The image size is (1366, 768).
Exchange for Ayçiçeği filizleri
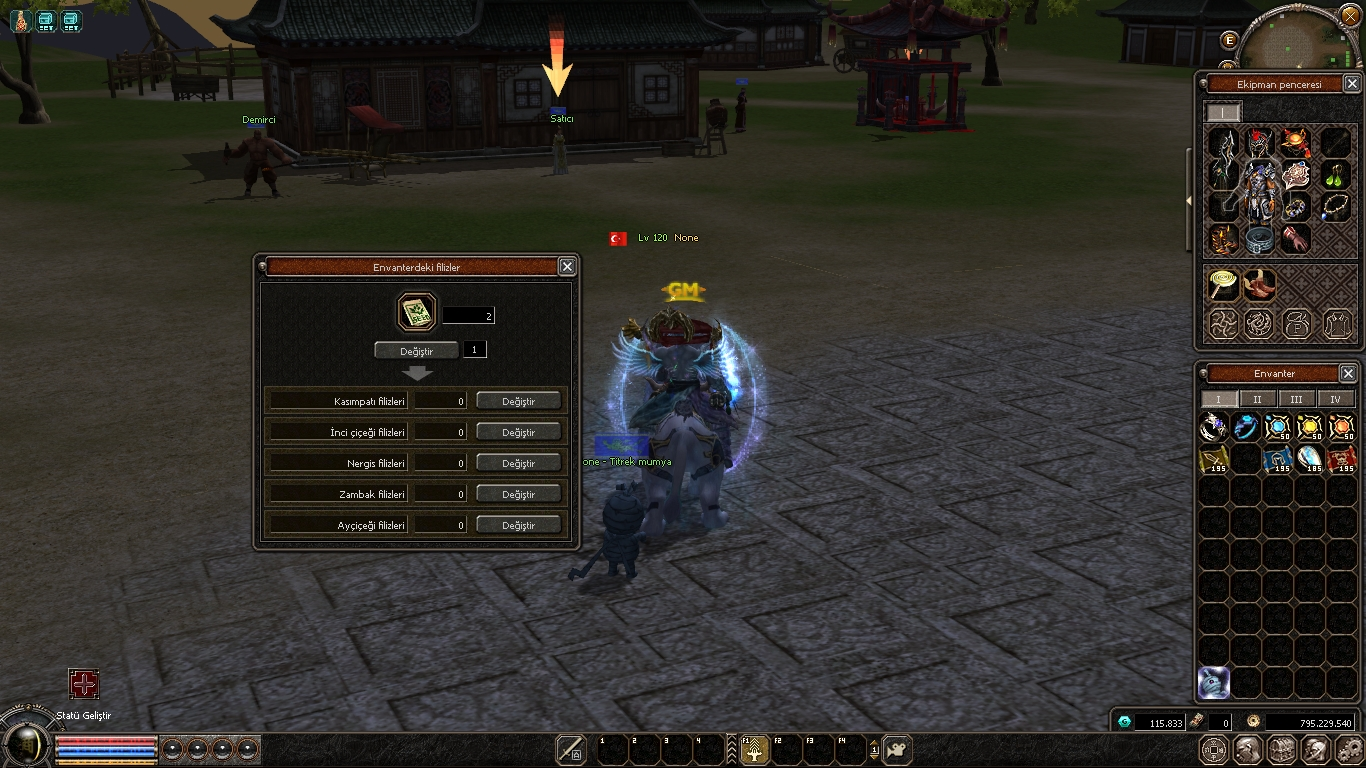pos(518,525)
